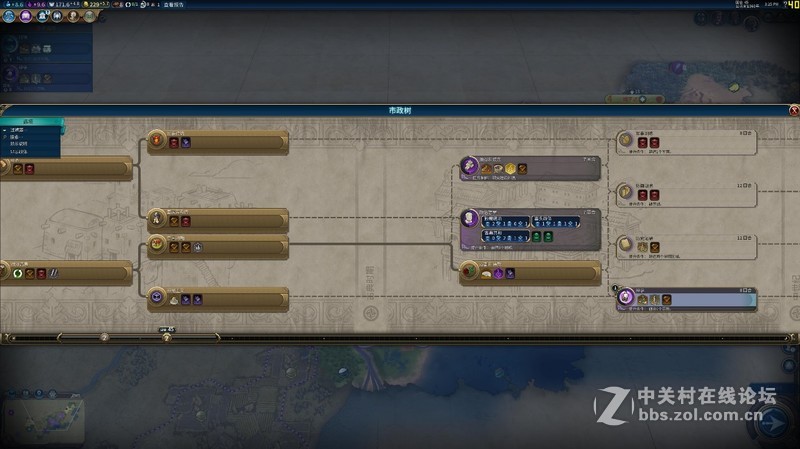Select the purple civic showing three policy cards
This screenshot has width=800, height=449.
pyautogui.click(x=530, y=229)
